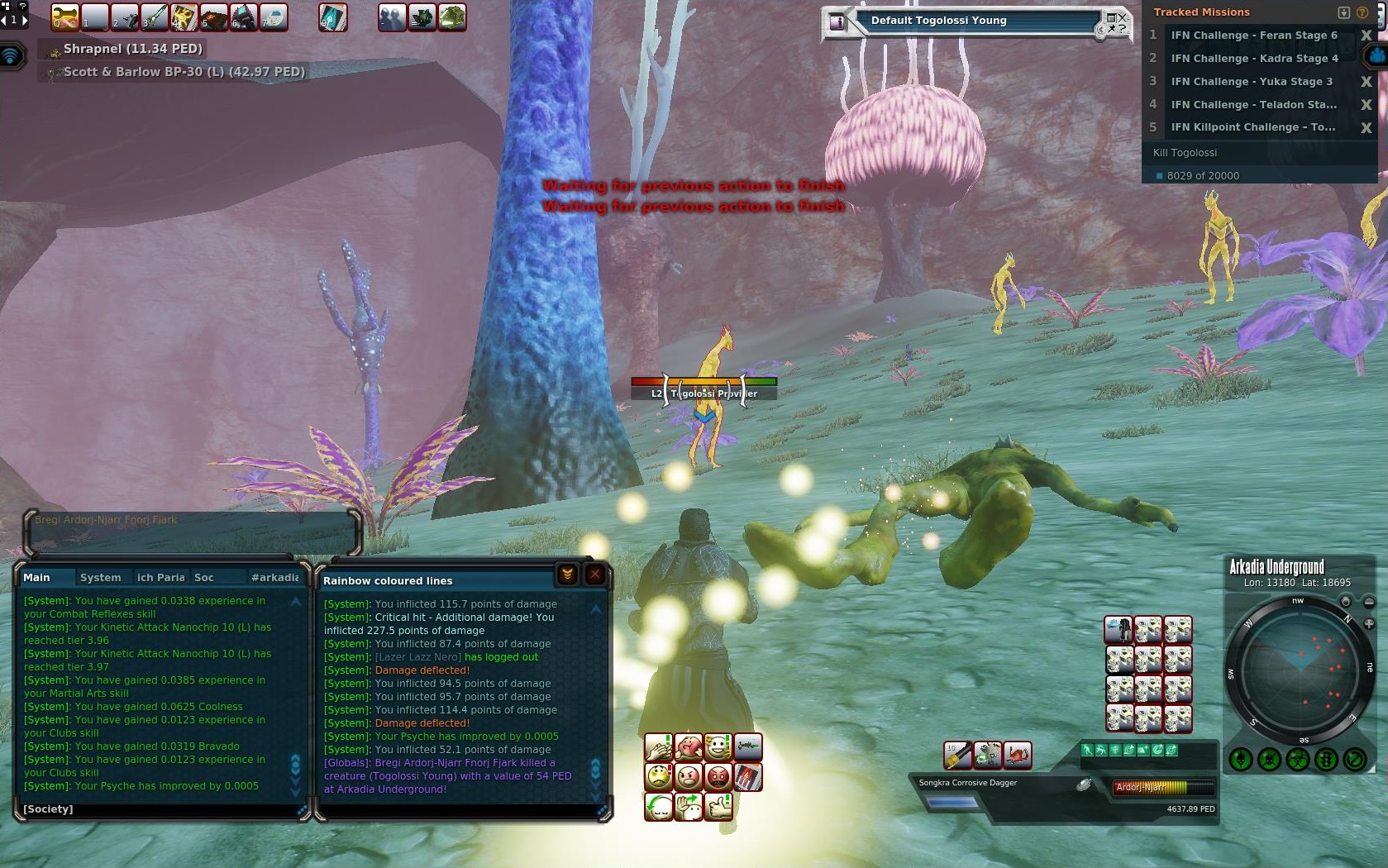1388x868 pixels.
Task: Switch to the System chat tab
Action: [100, 578]
